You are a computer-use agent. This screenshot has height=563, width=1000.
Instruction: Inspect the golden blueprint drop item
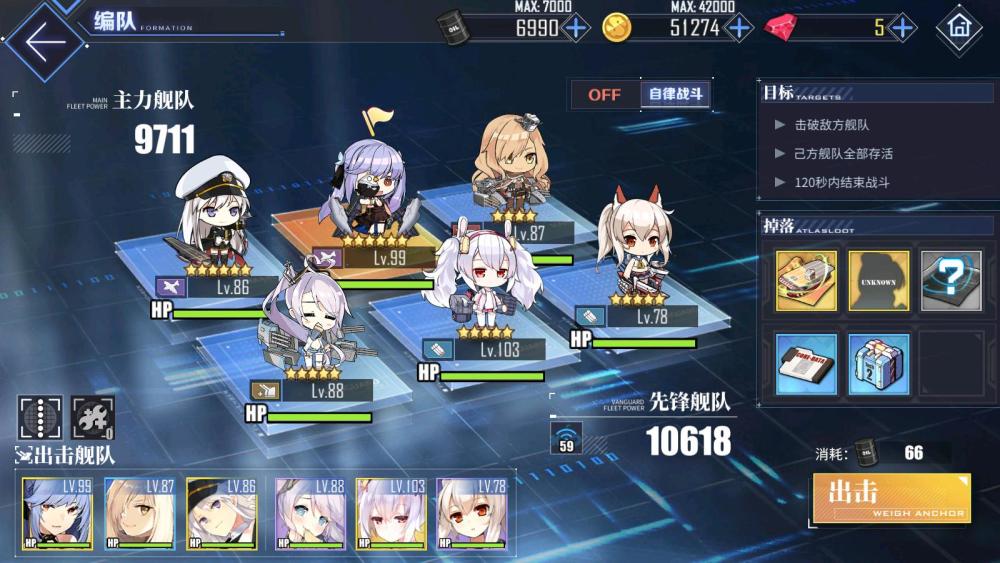tap(806, 281)
